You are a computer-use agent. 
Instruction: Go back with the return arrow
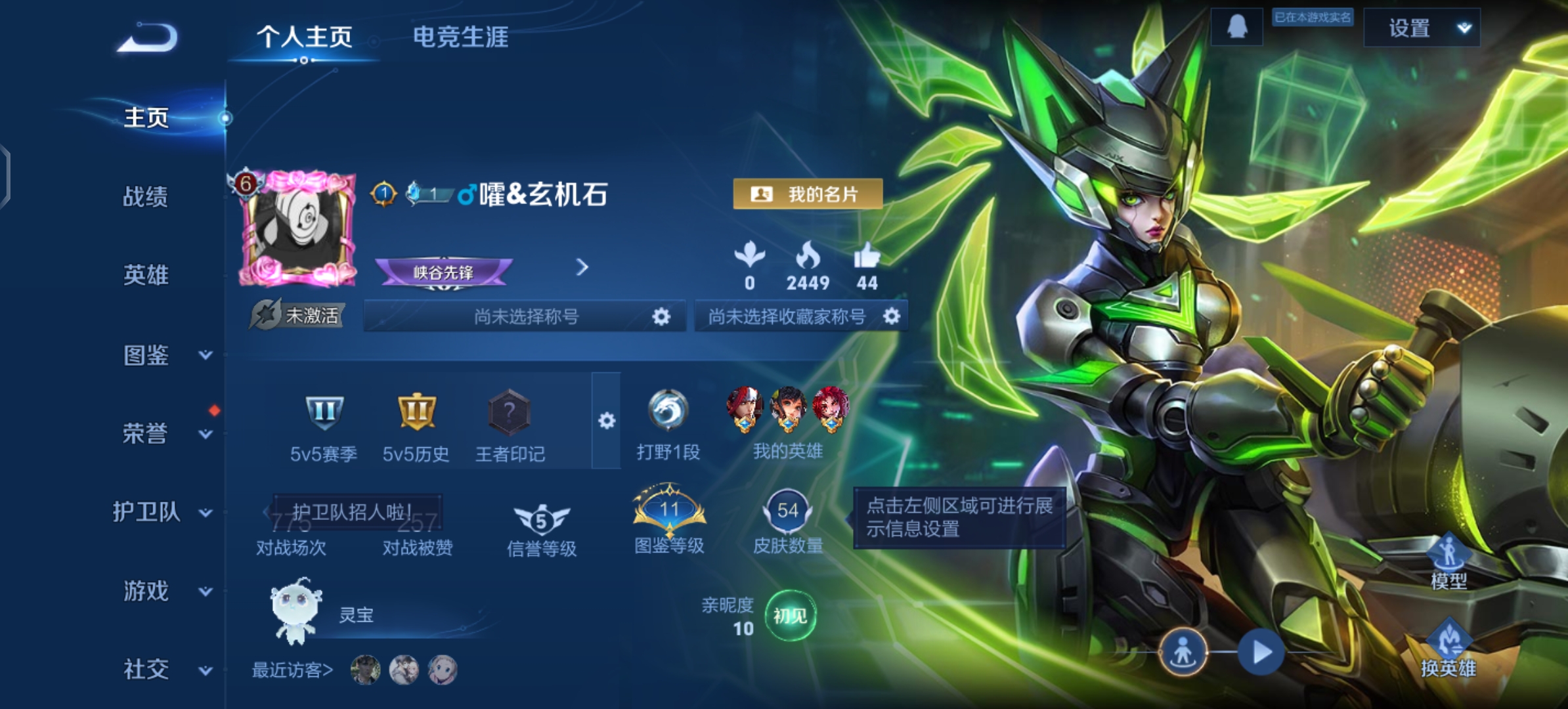148,38
